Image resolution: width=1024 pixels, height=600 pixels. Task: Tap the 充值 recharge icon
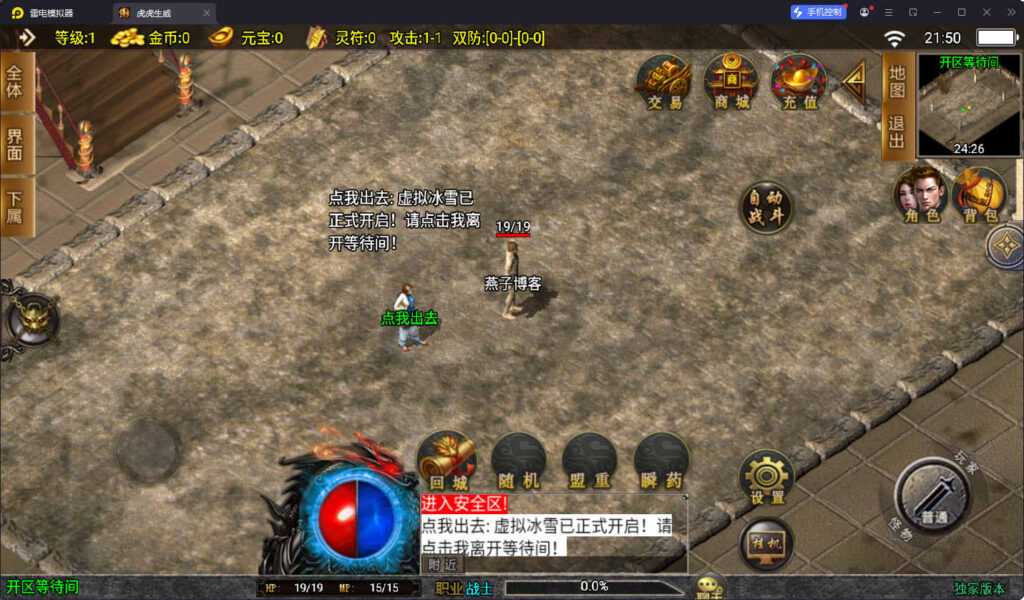pos(798,82)
